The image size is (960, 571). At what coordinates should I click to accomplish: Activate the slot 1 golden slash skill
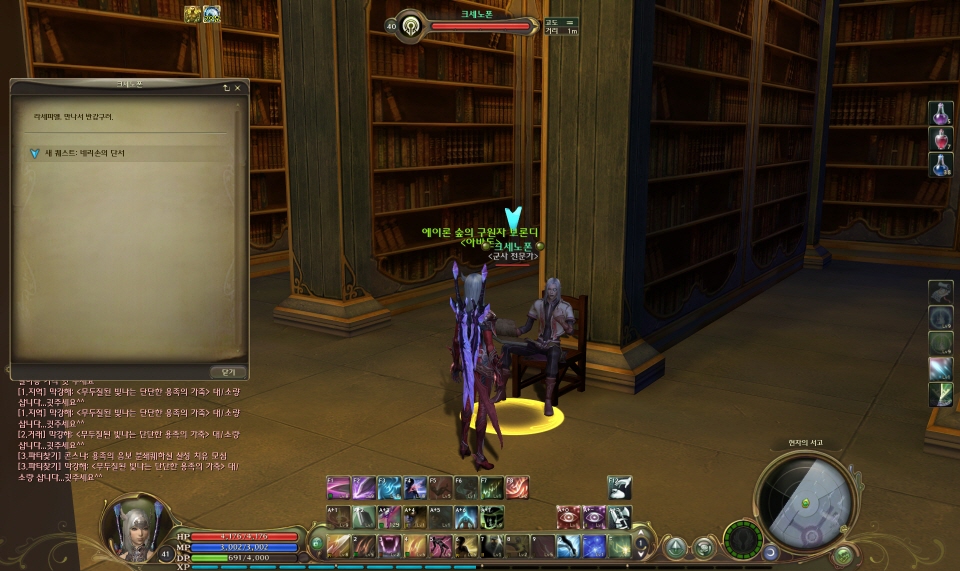pyautogui.click(x=338, y=546)
